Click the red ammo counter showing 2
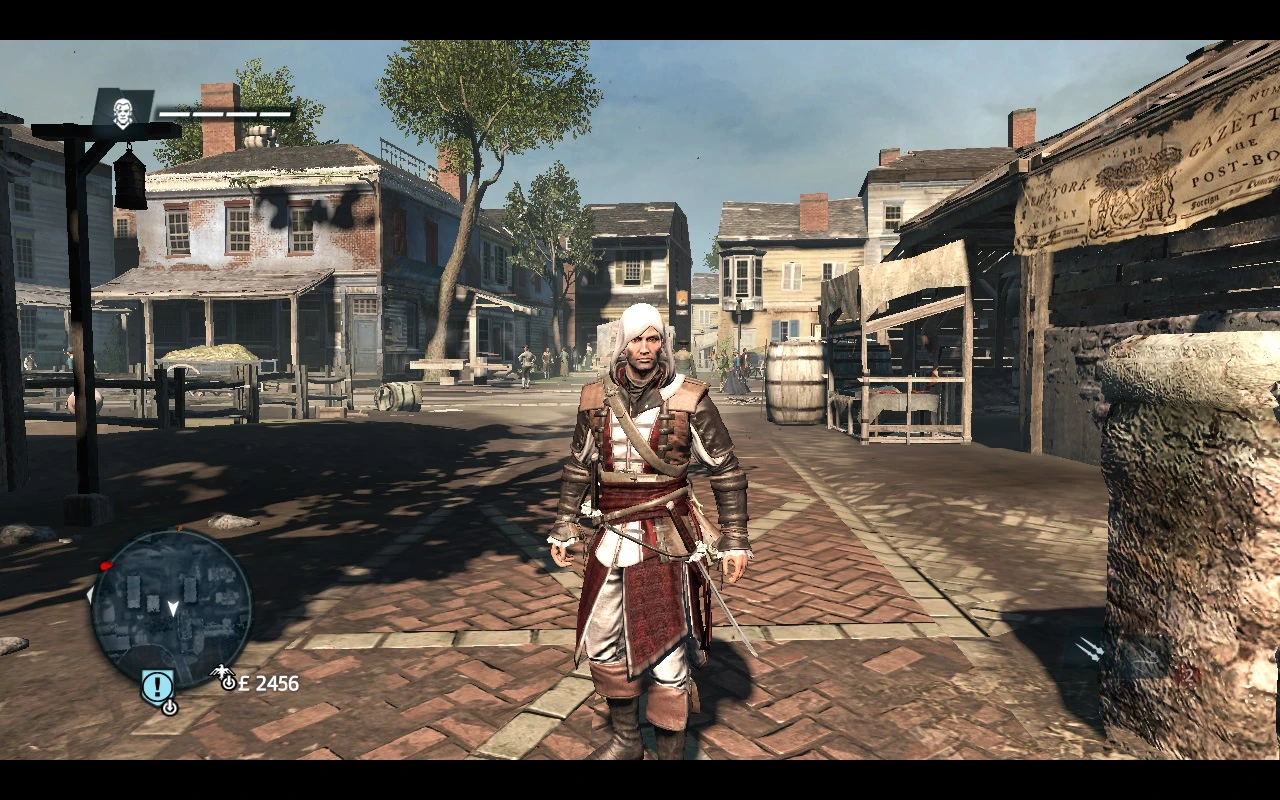This screenshot has height=800, width=1280. coord(1190,674)
